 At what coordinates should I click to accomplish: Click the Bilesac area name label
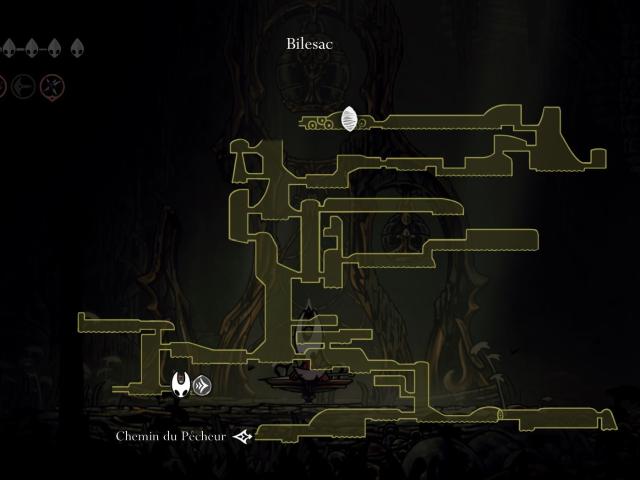point(309,44)
